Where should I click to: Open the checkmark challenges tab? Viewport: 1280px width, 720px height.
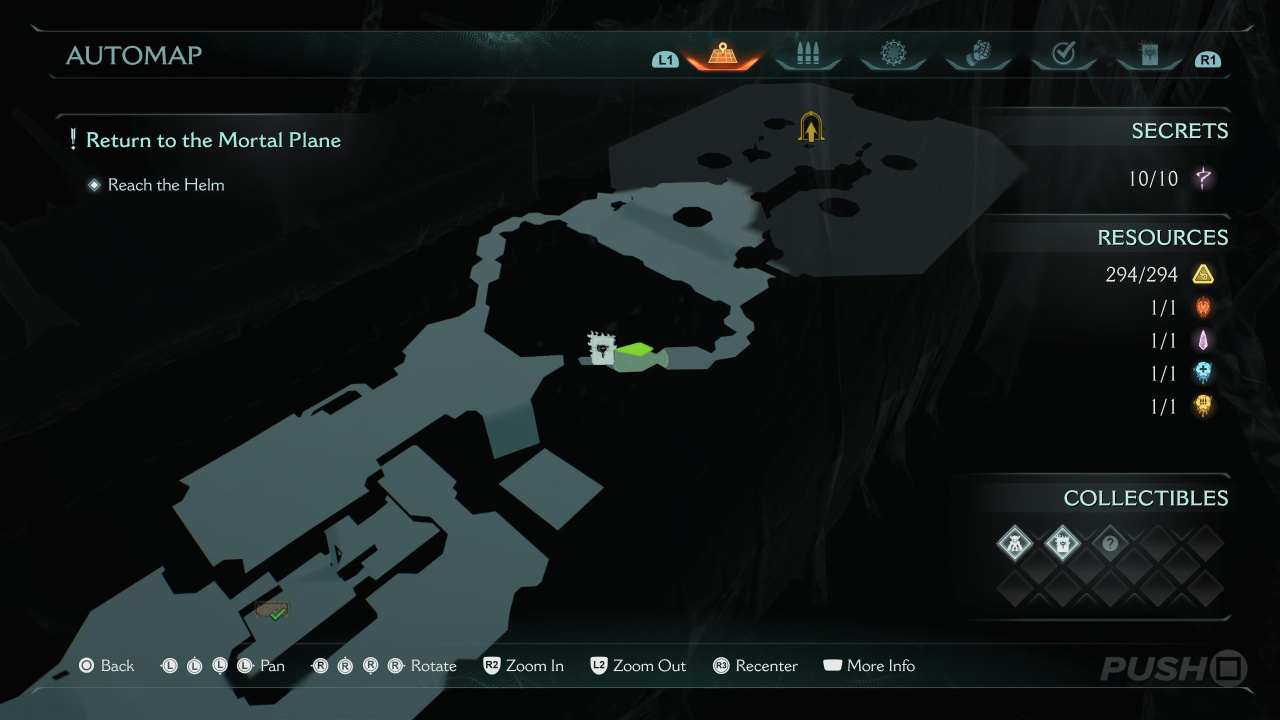coord(1063,55)
